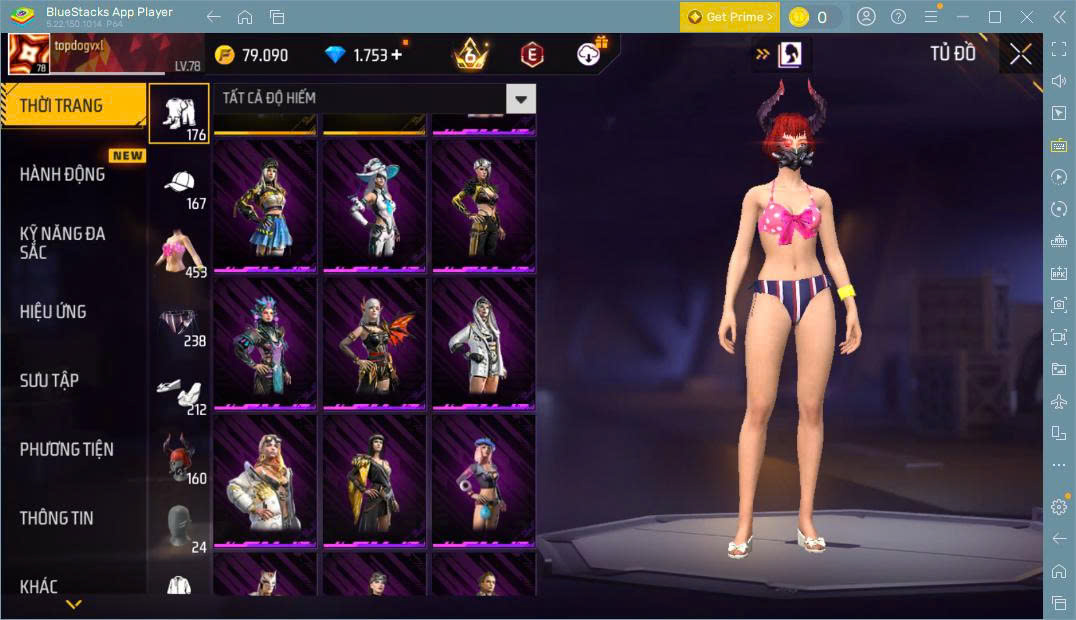Open the face mask category with 24 items

tap(180, 529)
